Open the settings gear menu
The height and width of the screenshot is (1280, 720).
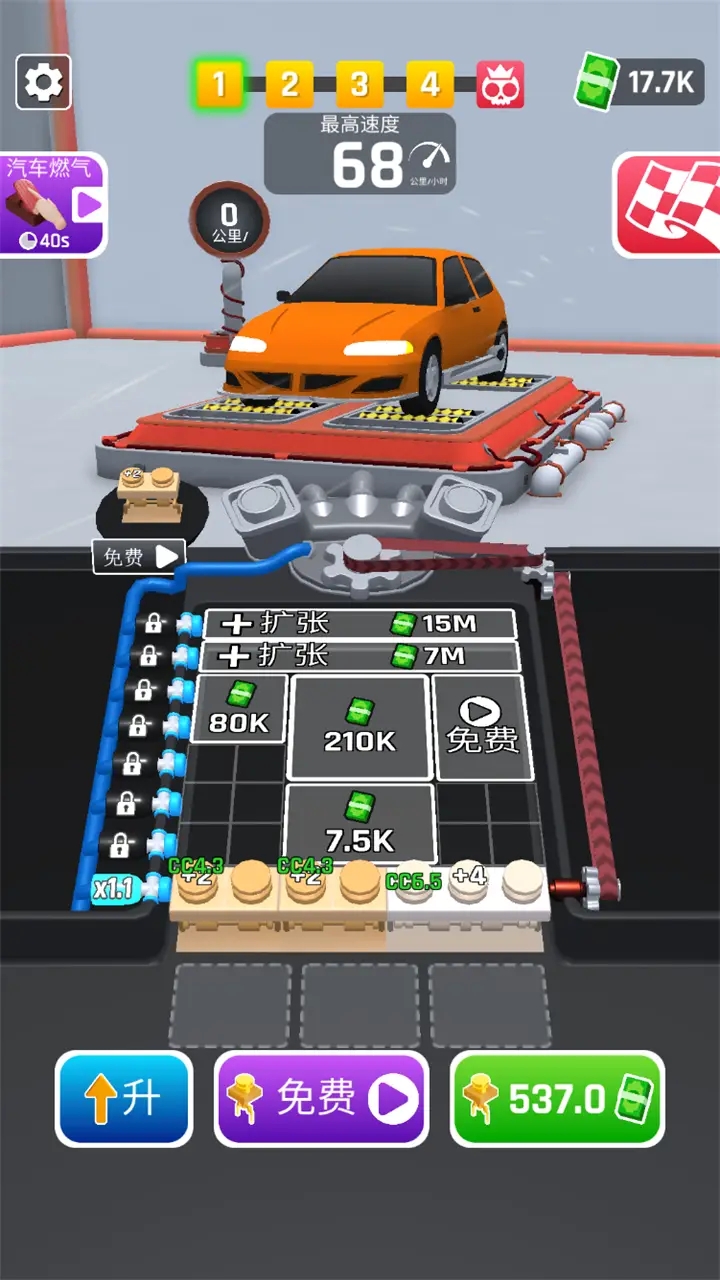coord(43,82)
